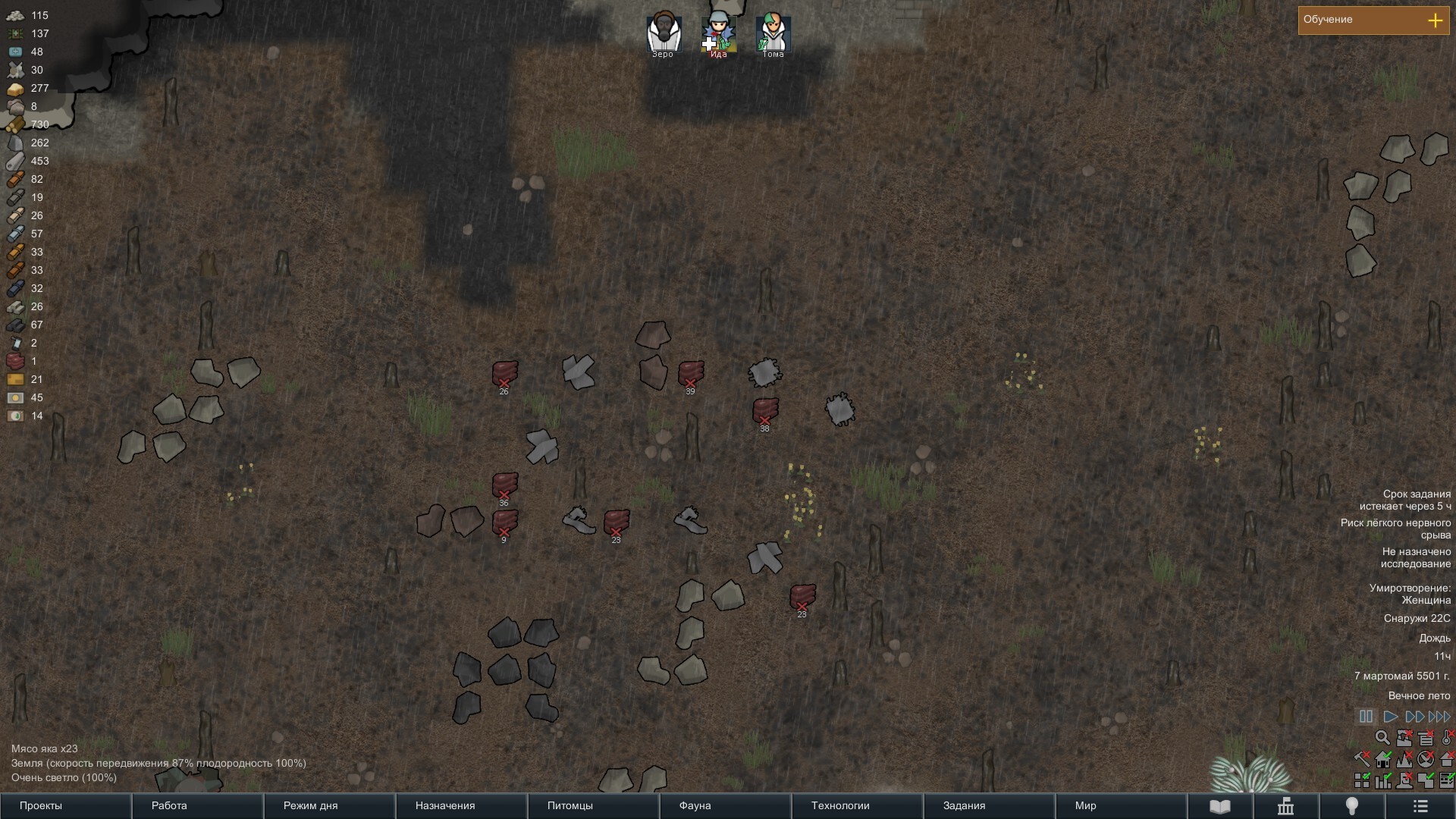
Task: Show the Питомцы animals tab
Action: (x=593, y=805)
